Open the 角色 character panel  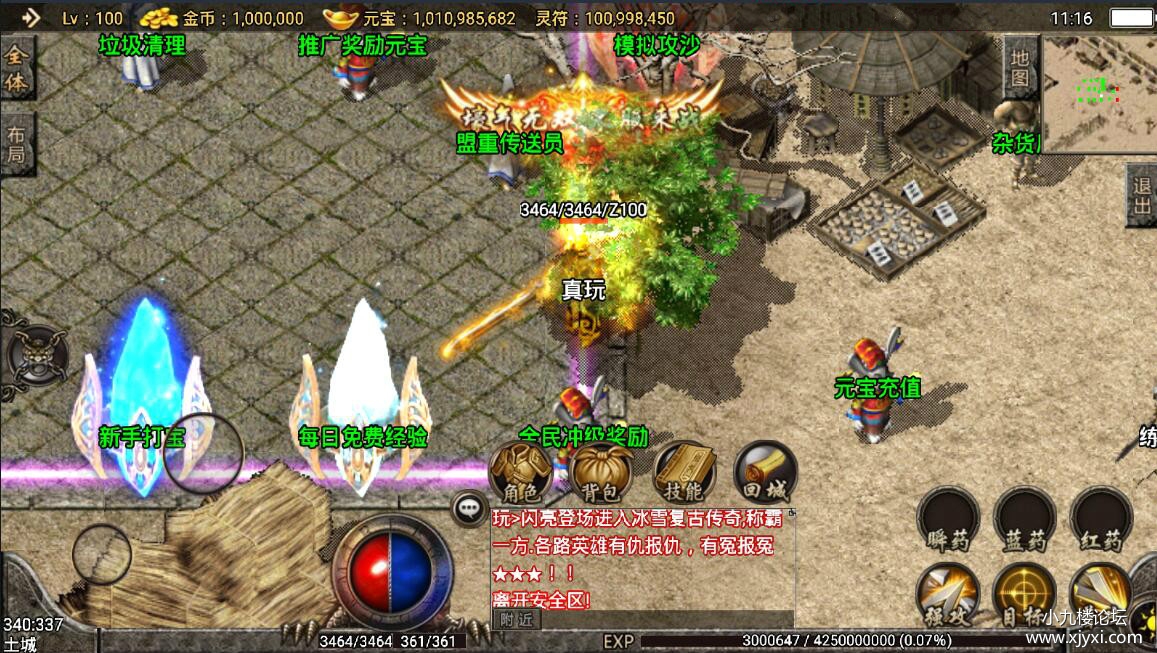521,472
